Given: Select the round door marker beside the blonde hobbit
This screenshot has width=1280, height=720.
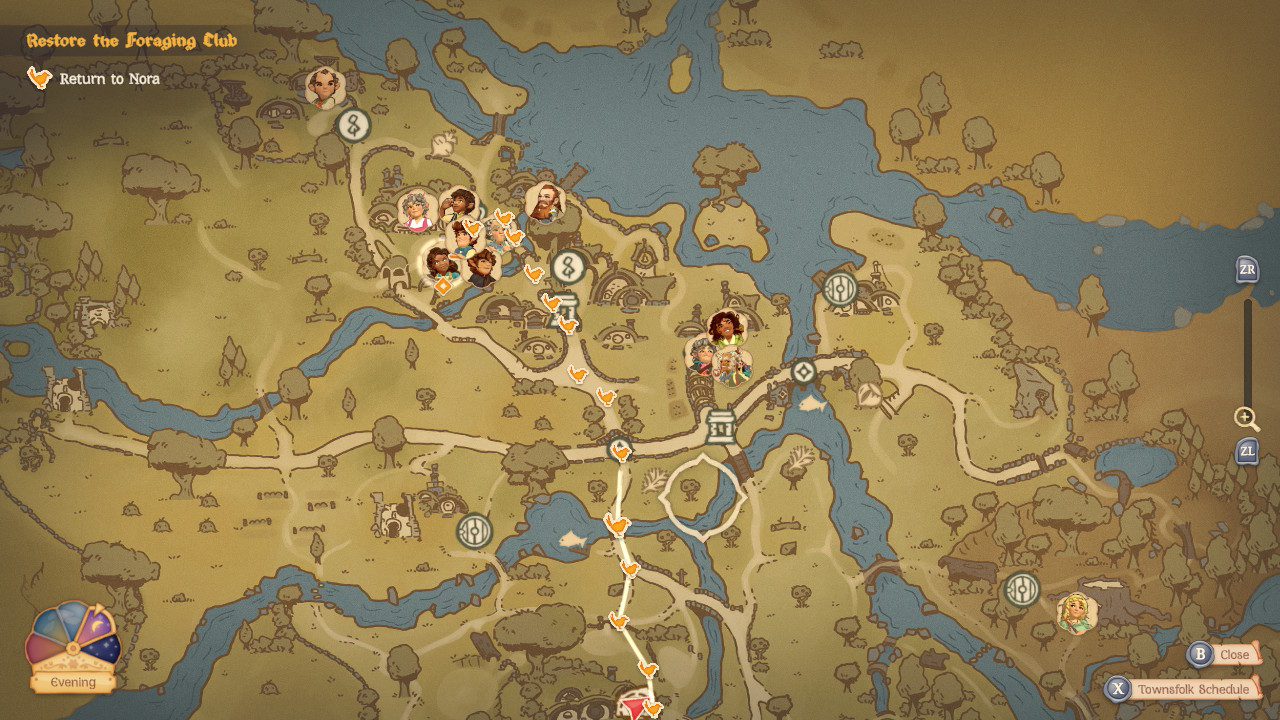Looking at the screenshot, I should pos(1021,589).
